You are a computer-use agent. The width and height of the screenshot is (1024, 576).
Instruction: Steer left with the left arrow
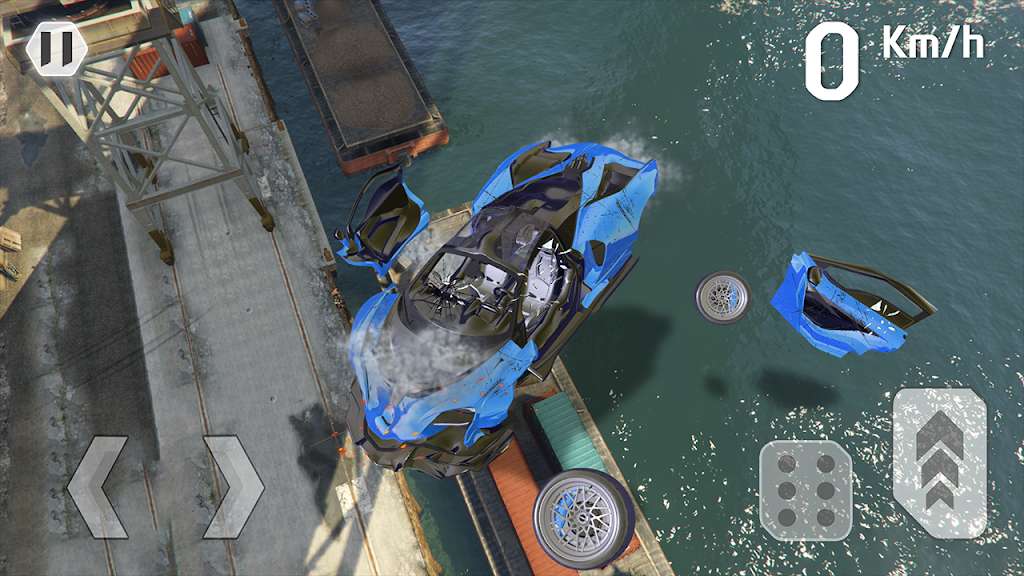97,487
